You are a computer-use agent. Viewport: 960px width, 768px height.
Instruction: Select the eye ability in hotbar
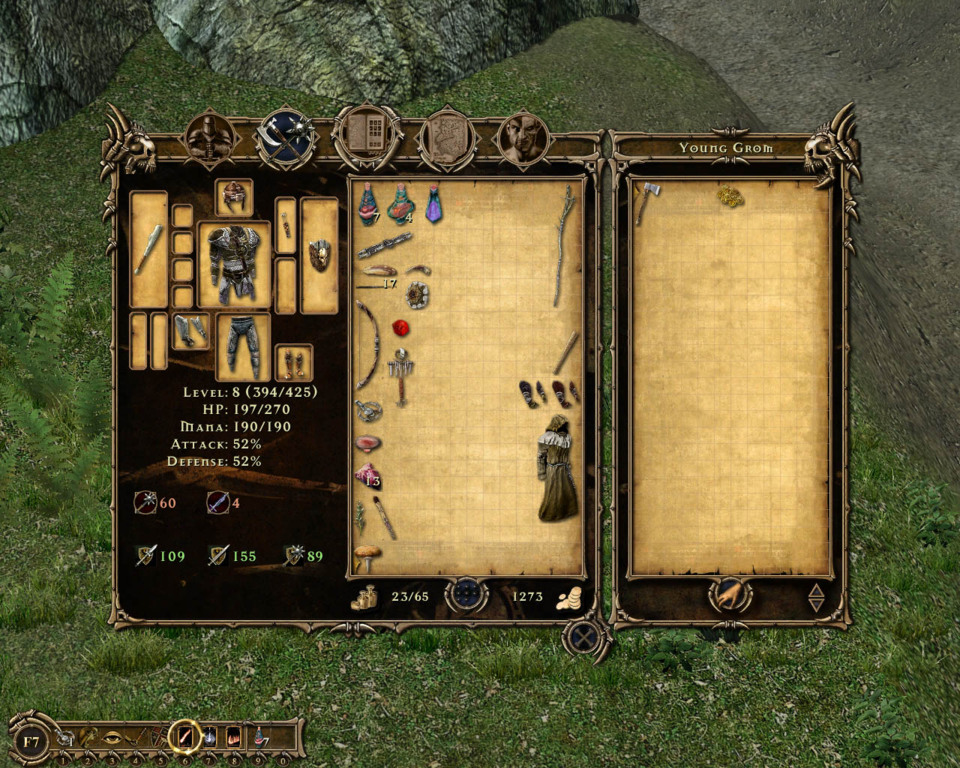pos(112,740)
